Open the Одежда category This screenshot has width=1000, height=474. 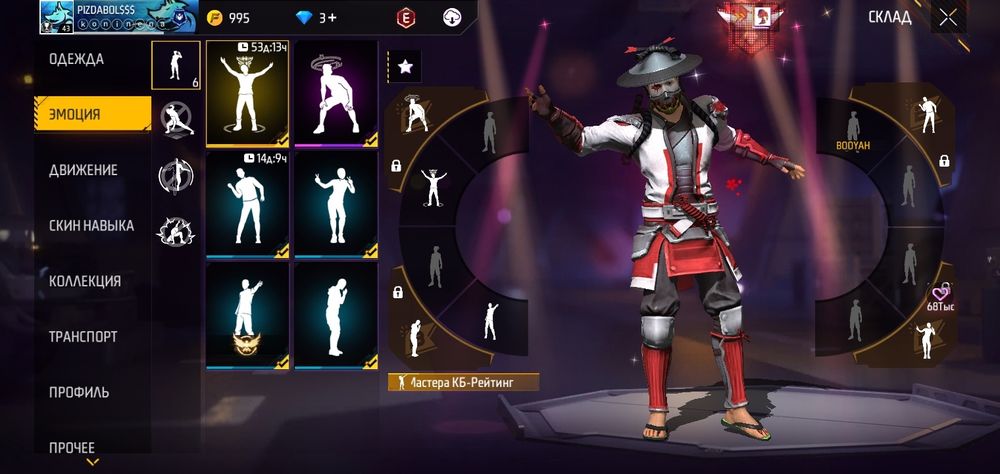pos(77,59)
